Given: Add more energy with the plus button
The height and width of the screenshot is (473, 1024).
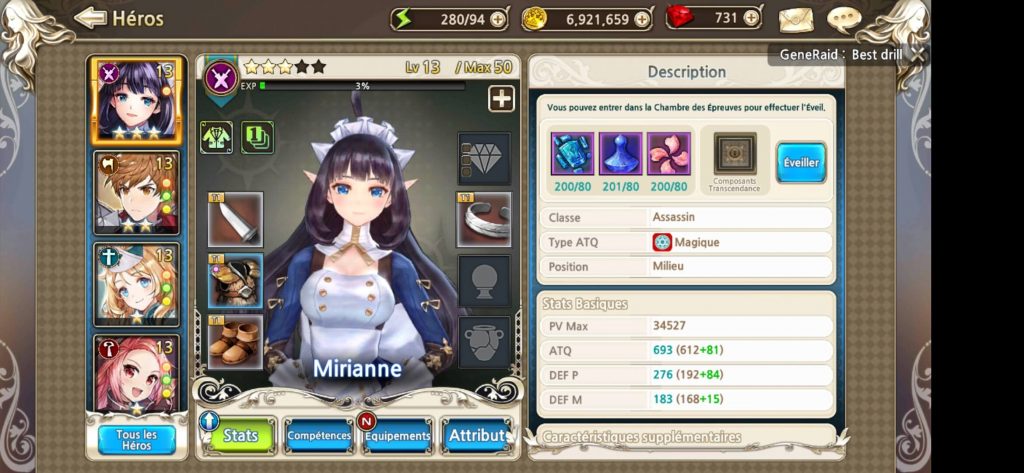Looking at the screenshot, I should pos(499,19).
